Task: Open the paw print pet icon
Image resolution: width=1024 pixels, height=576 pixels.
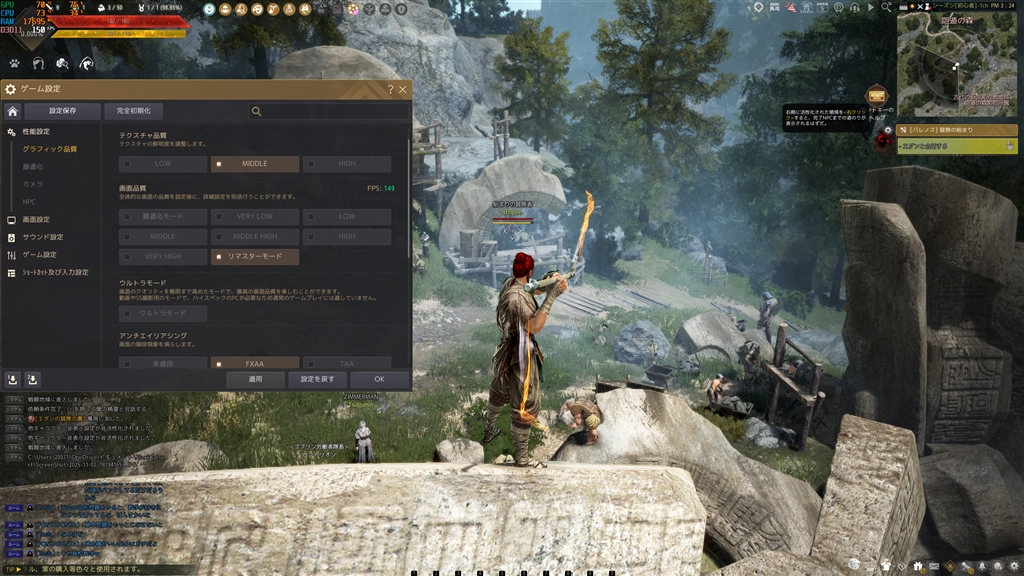Action: (14, 63)
